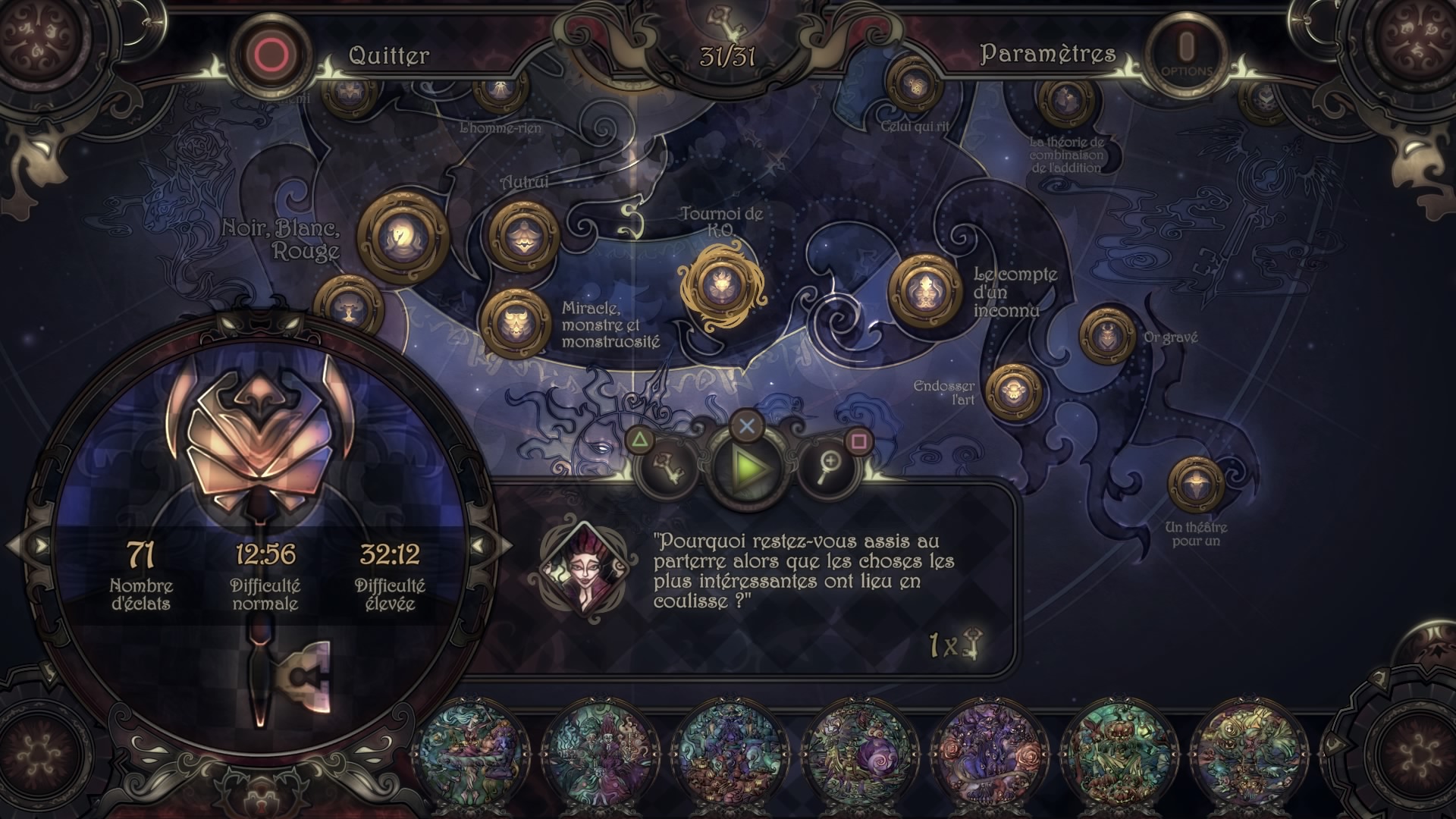Open the Paramètres menu
Image resolution: width=1456 pixels, height=819 pixels.
pos(1047,54)
